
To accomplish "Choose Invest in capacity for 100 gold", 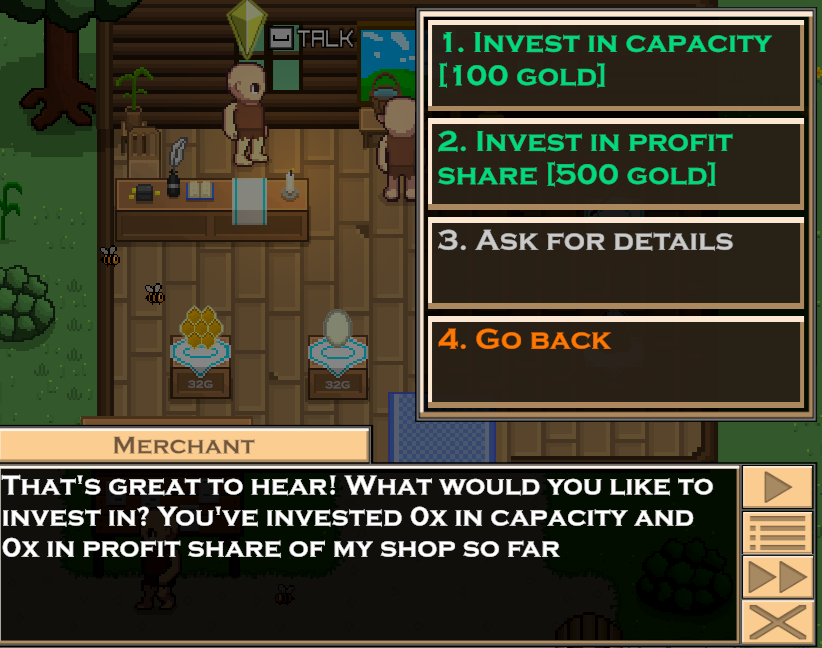I will (616, 63).
